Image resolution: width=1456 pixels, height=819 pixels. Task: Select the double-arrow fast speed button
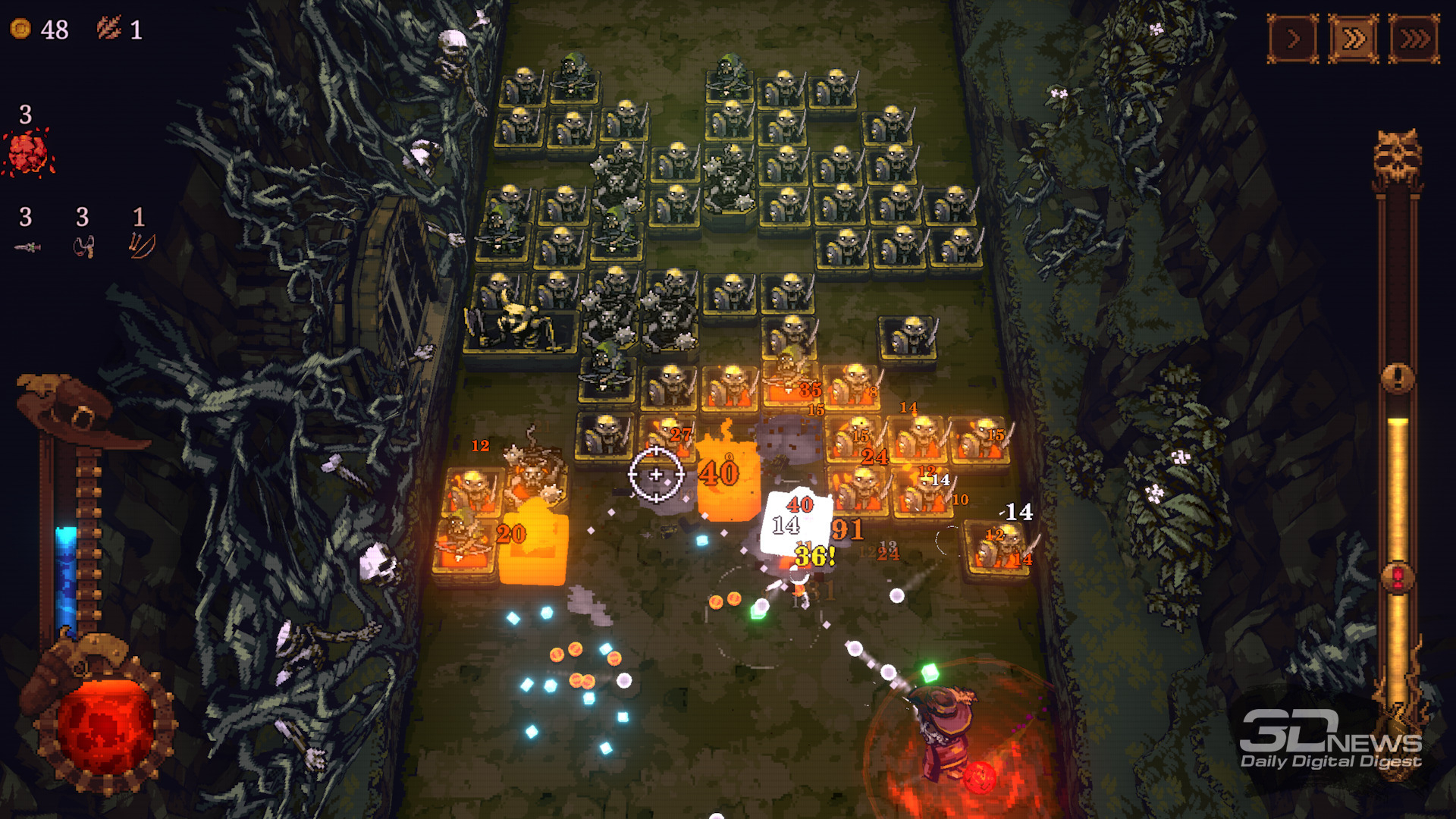1354,38
